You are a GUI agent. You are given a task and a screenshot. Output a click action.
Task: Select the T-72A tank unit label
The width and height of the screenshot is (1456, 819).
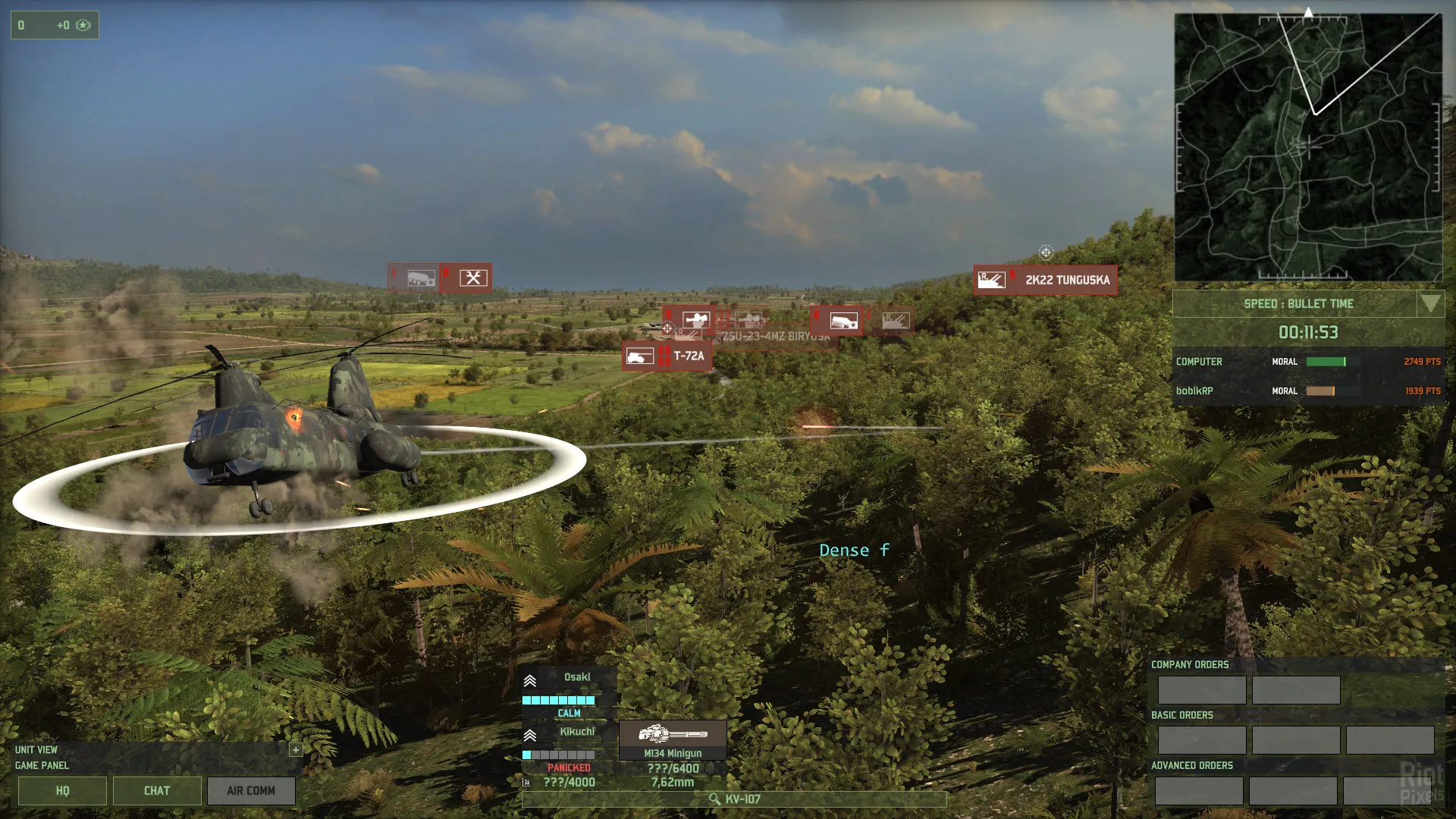point(667,356)
